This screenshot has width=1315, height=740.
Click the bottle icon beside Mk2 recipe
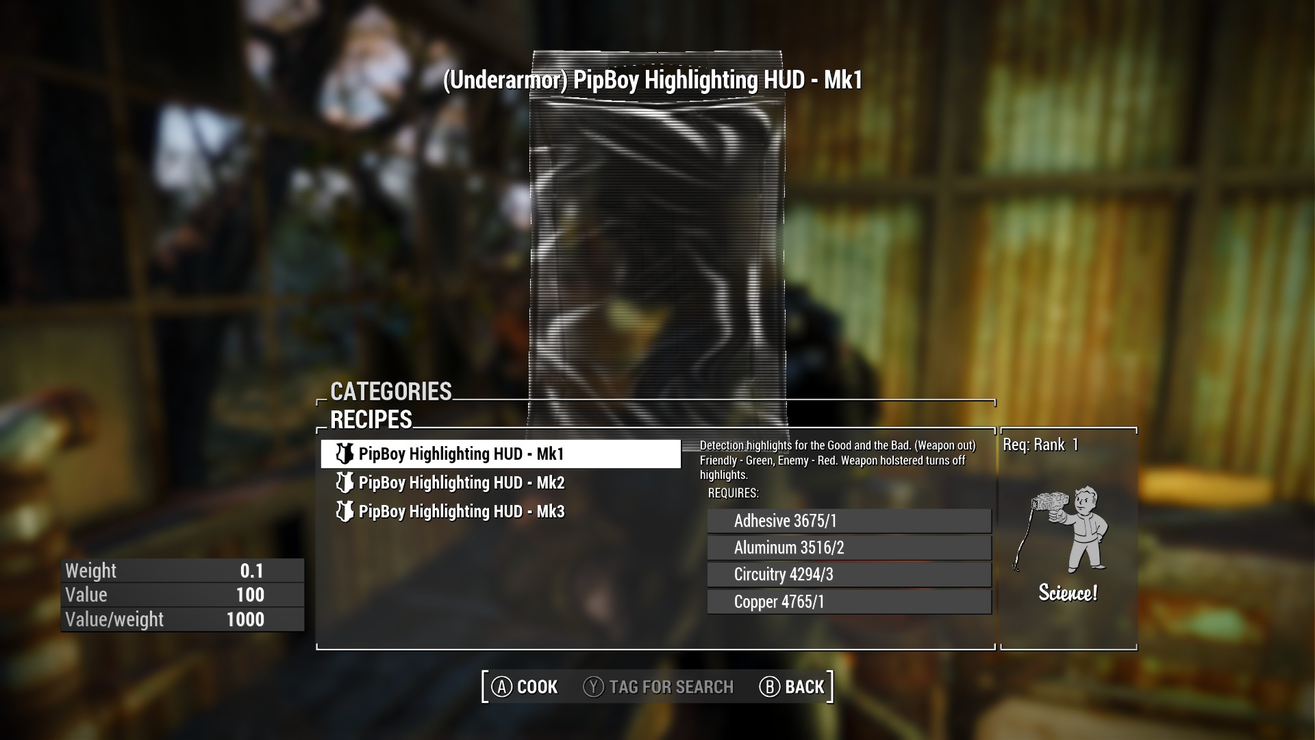[x=341, y=482]
